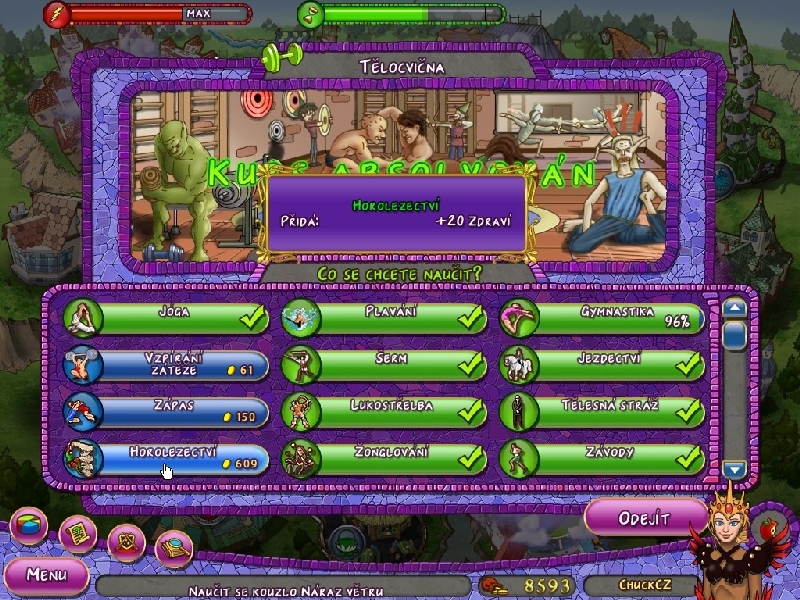Leave the gym with the Odejít button
This screenshot has width=800, height=600.
pos(634,517)
